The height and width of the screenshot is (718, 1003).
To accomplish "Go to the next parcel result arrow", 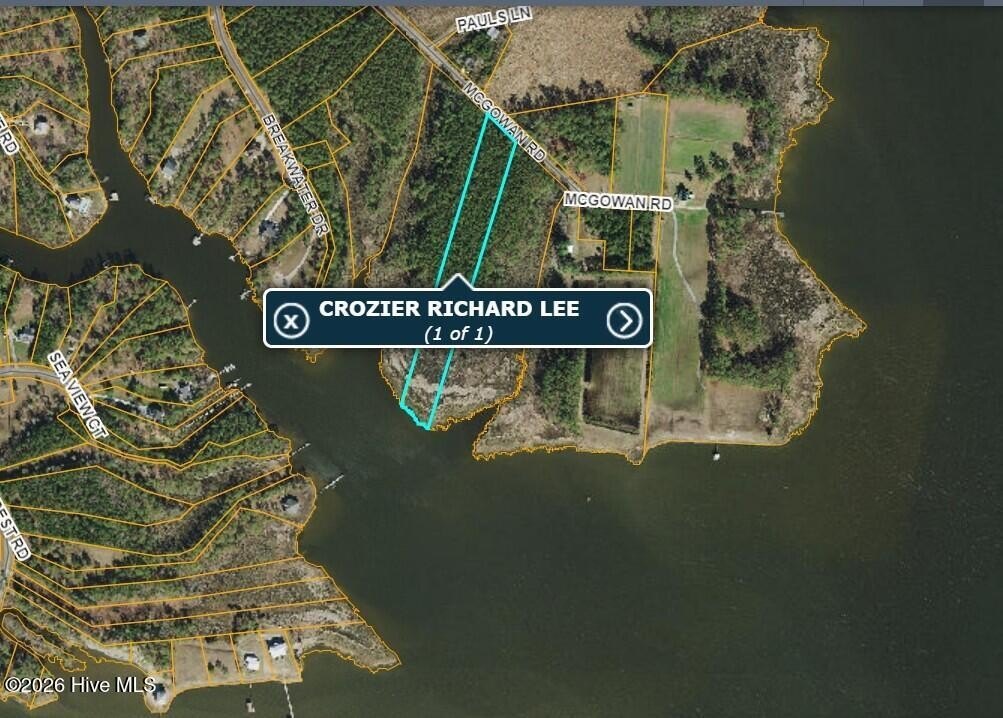I will (x=624, y=320).
